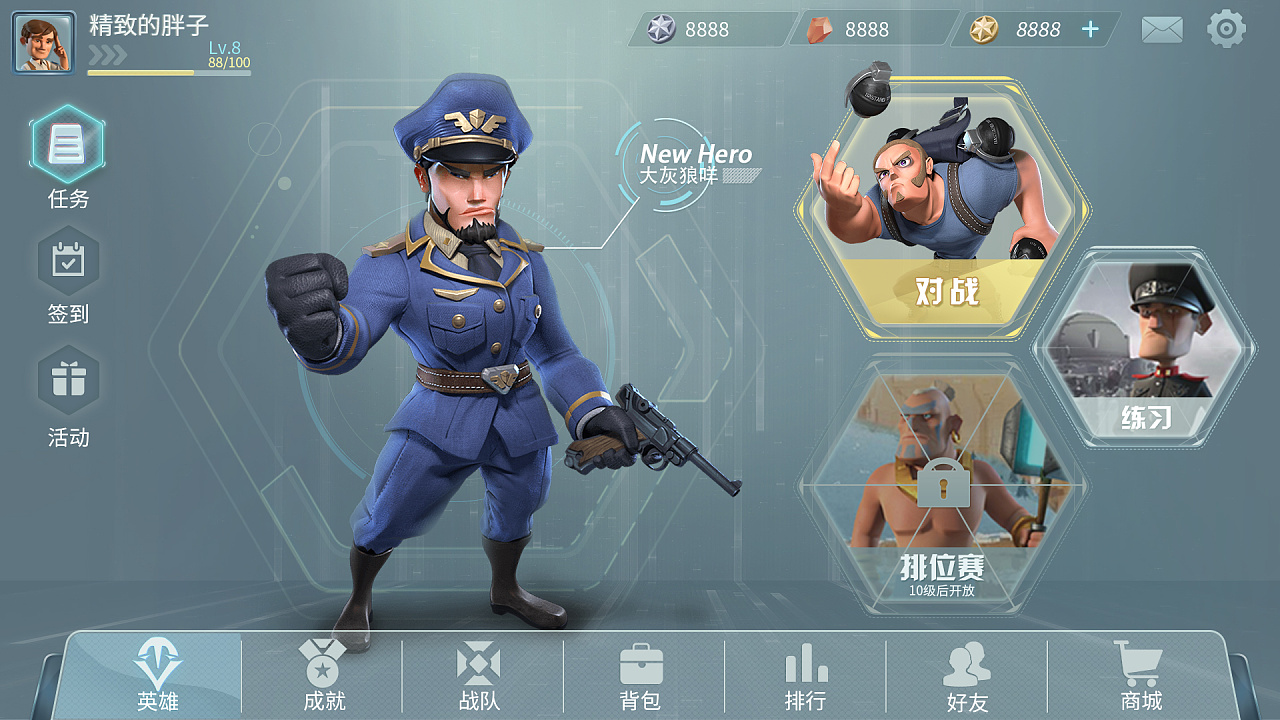Open the mail envelope inbox
The height and width of the screenshot is (720, 1280).
tap(1162, 30)
